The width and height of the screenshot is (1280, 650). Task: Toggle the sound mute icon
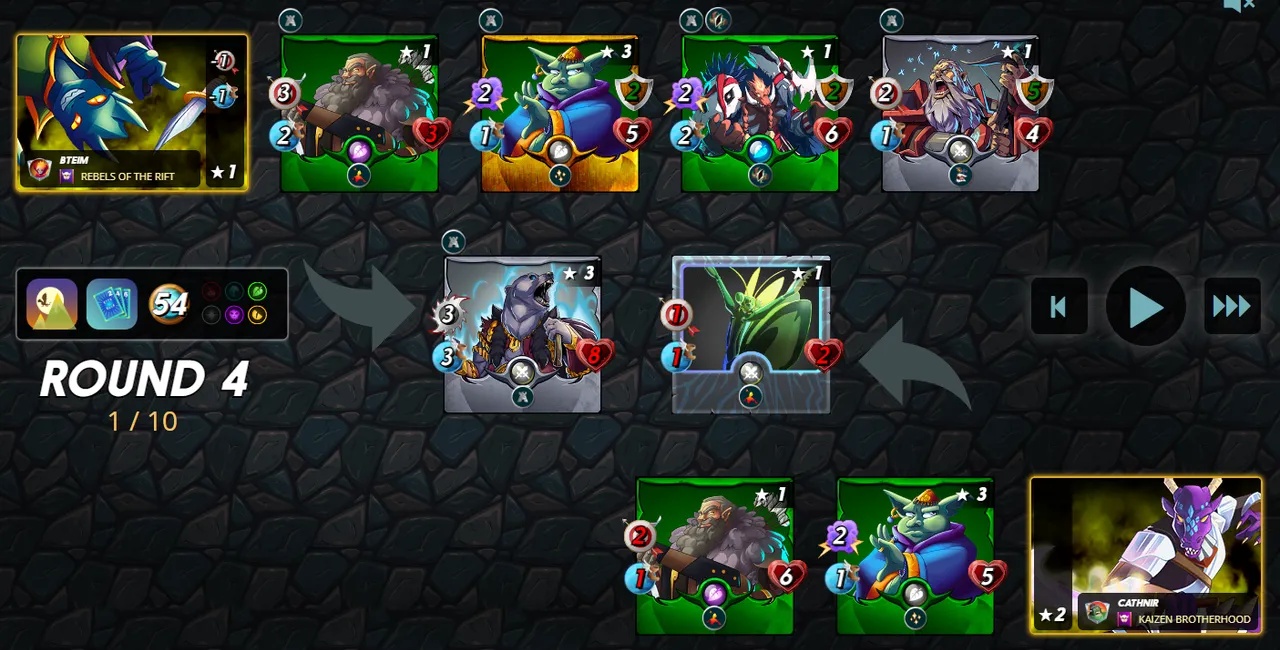[1239, 6]
